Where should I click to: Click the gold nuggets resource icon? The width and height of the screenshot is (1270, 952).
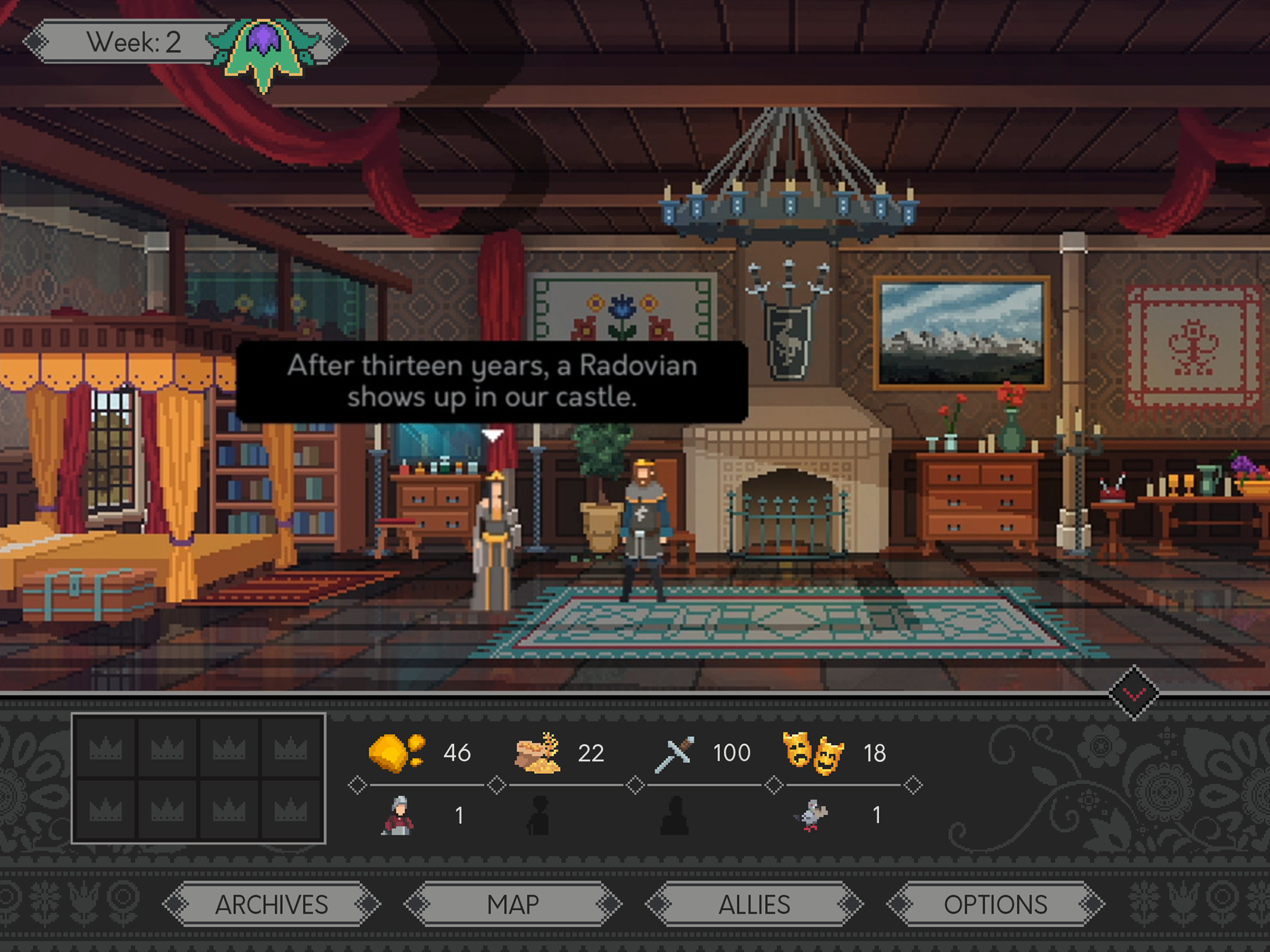click(396, 752)
